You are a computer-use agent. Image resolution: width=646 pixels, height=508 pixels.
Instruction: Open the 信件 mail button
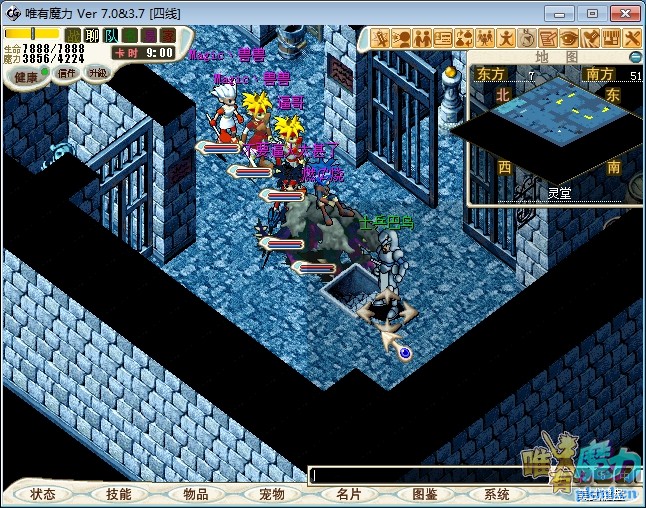[67, 73]
